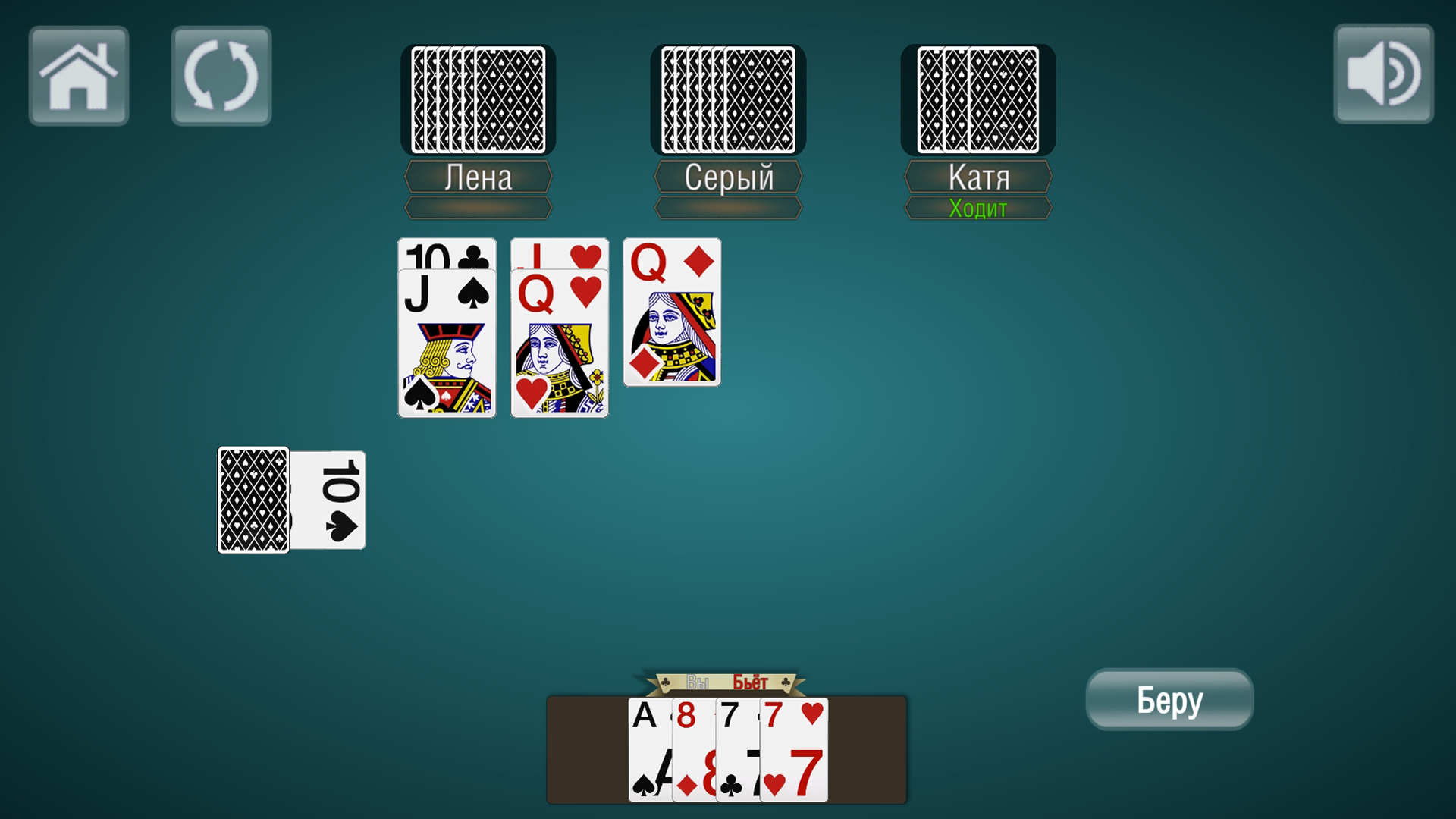Select the 8 of diamonds in your hand
Image resolution: width=1456 pixels, height=819 pixels.
pos(694,751)
